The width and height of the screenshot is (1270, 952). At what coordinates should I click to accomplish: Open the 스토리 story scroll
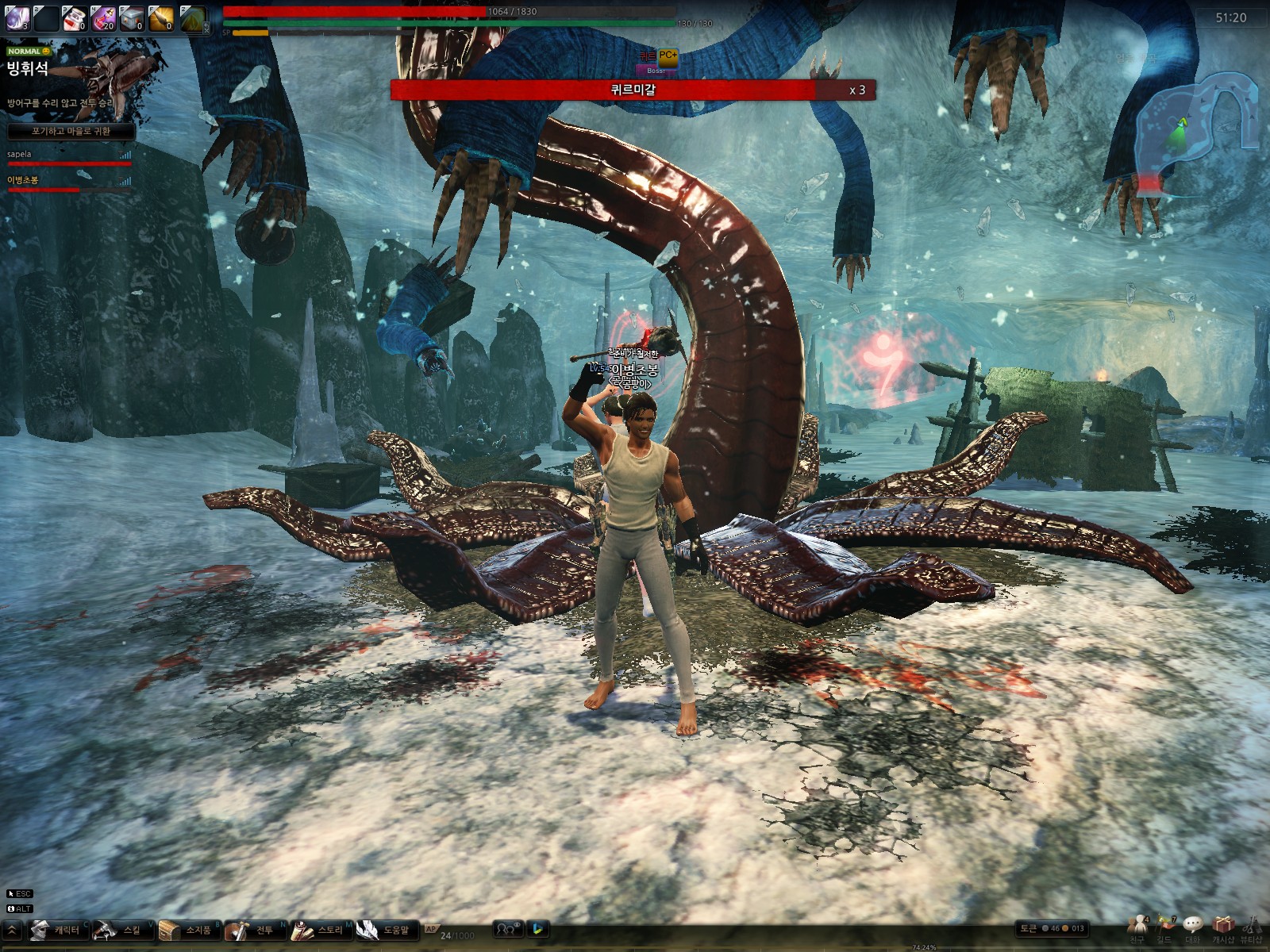pyautogui.click(x=317, y=930)
